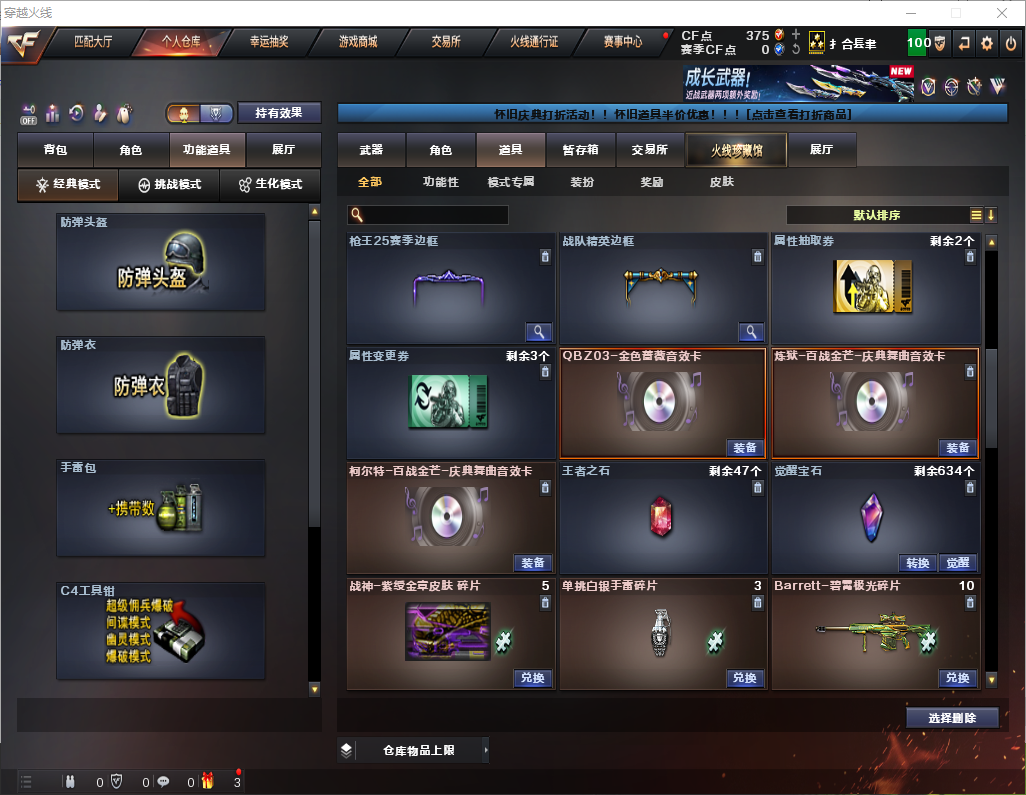Filter items by 功能性 category

(440, 183)
